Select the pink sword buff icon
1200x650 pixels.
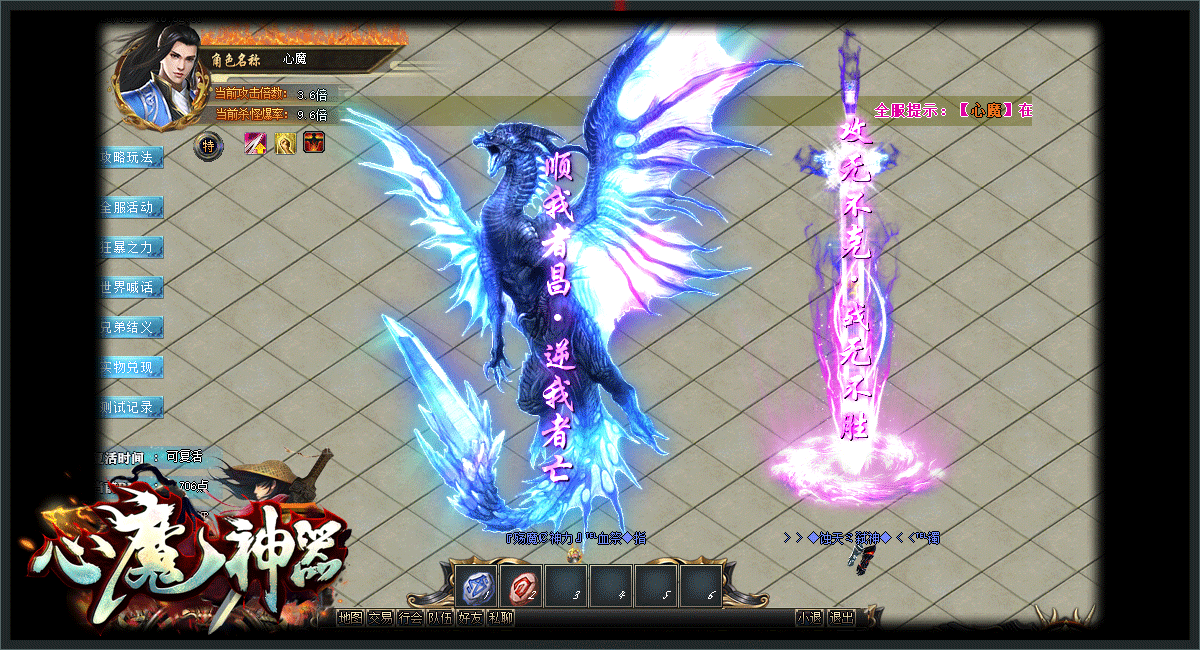255,144
